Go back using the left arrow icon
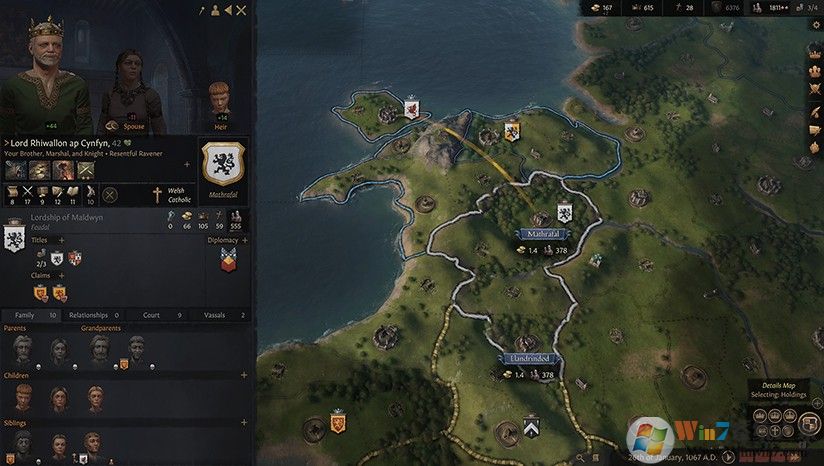 pyautogui.click(x=228, y=10)
